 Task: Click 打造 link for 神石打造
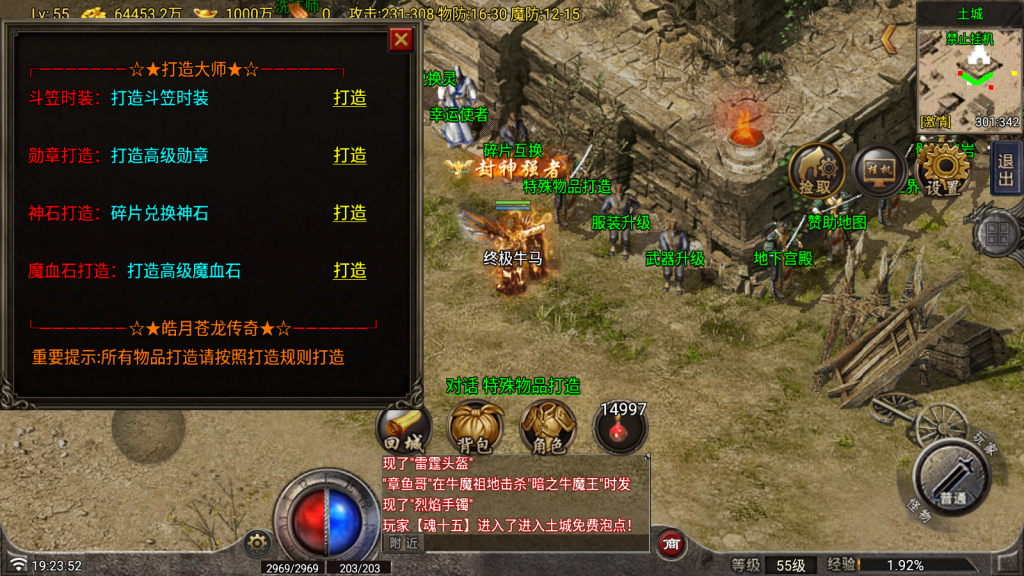coord(349,213)
